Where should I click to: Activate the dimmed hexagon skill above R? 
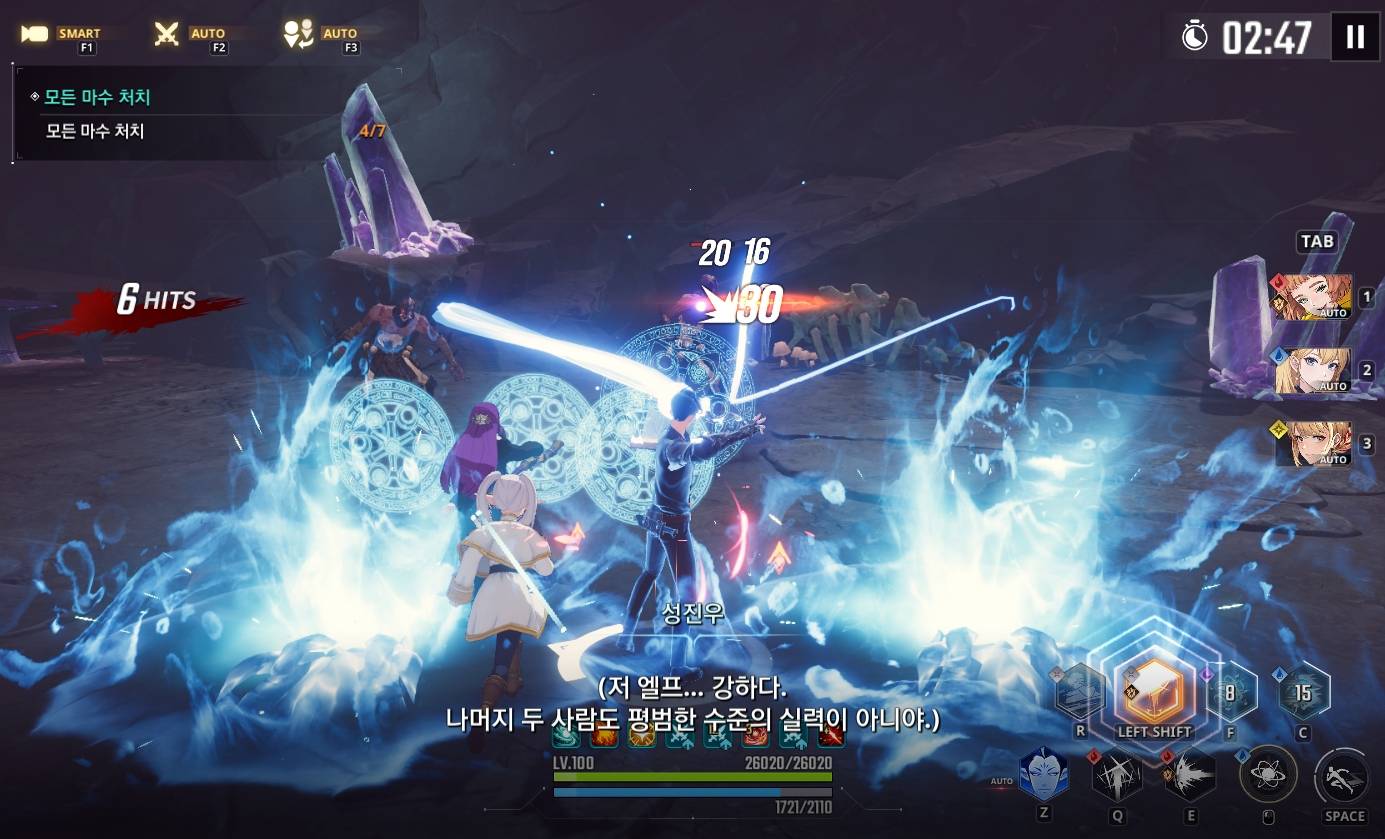pos(1081,691)
